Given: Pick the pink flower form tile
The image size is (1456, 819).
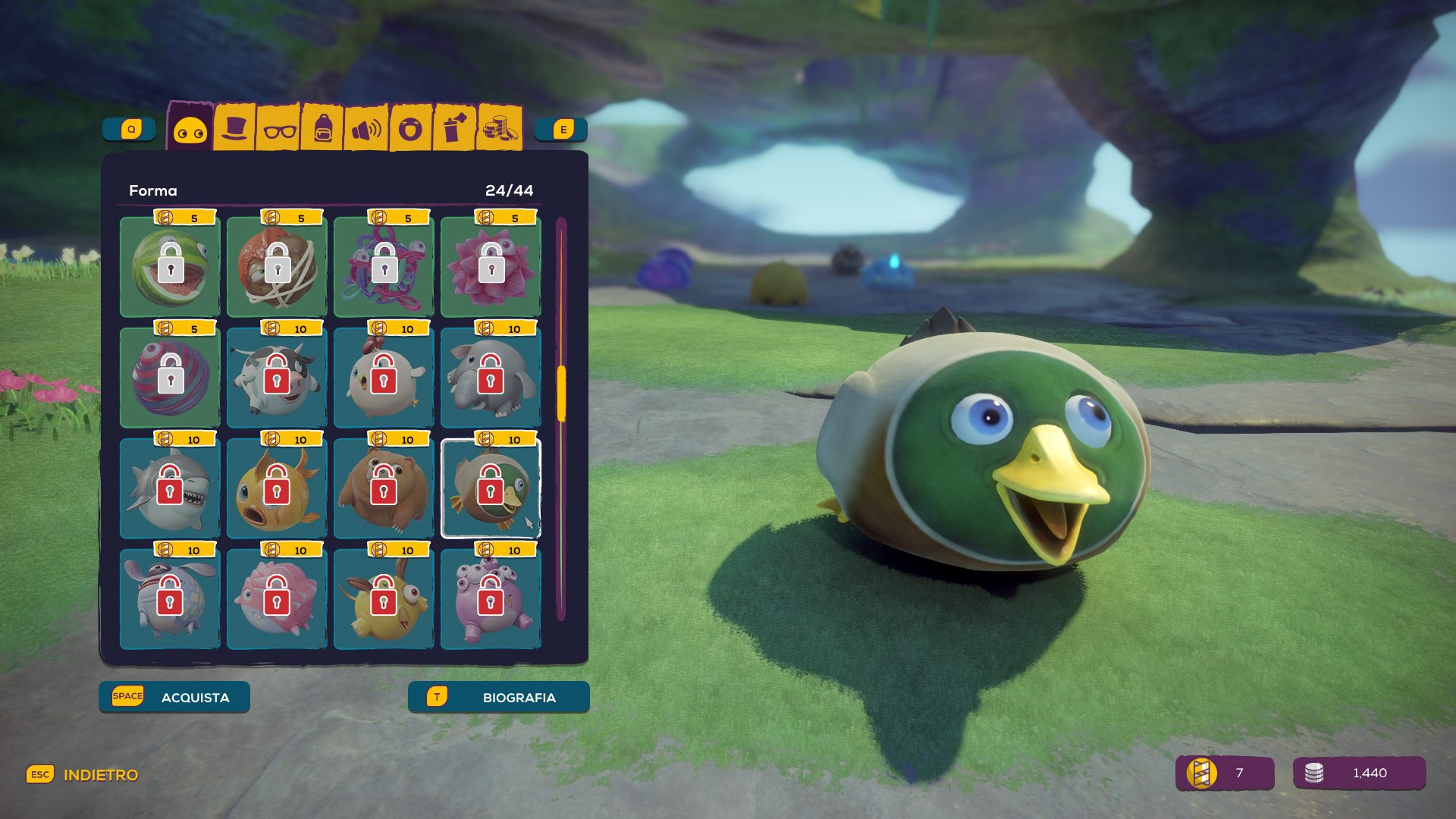Looking at the screenshot, I should 491,267.
